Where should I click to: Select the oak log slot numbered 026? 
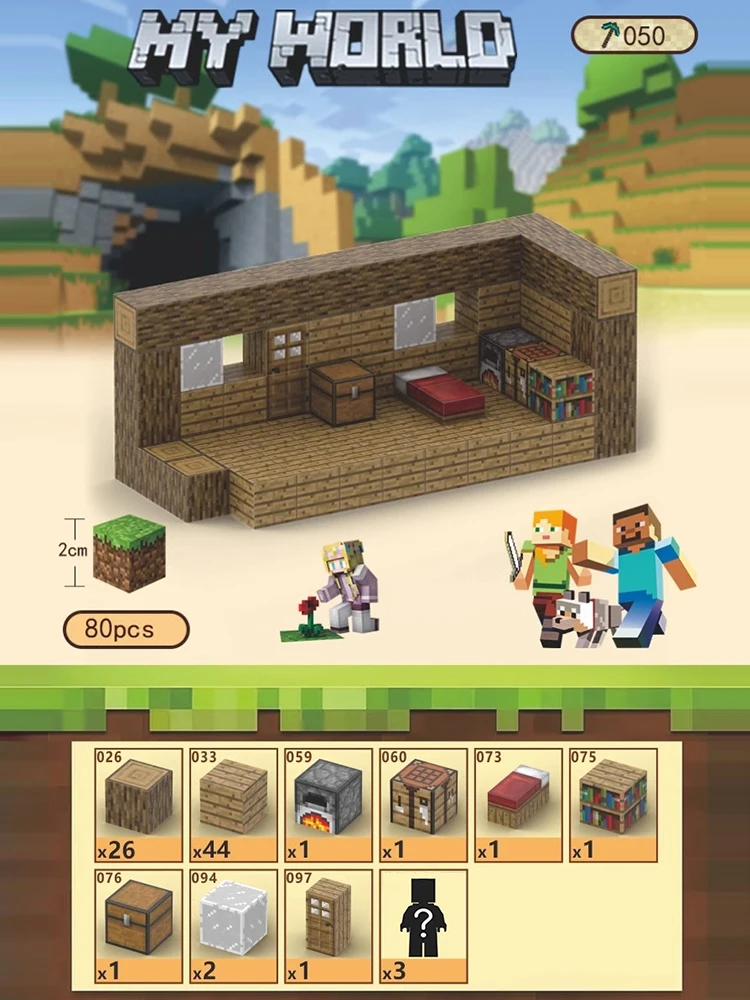pyautogui.click(x=139, y=805)
